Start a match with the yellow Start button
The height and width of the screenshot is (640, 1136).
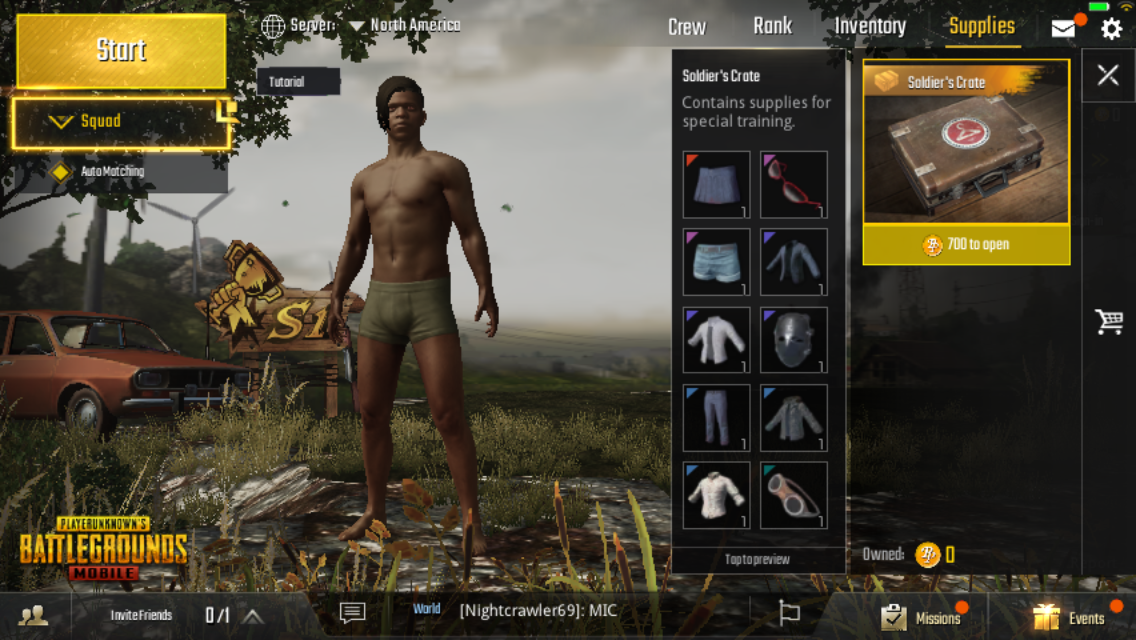pos(121,50)
